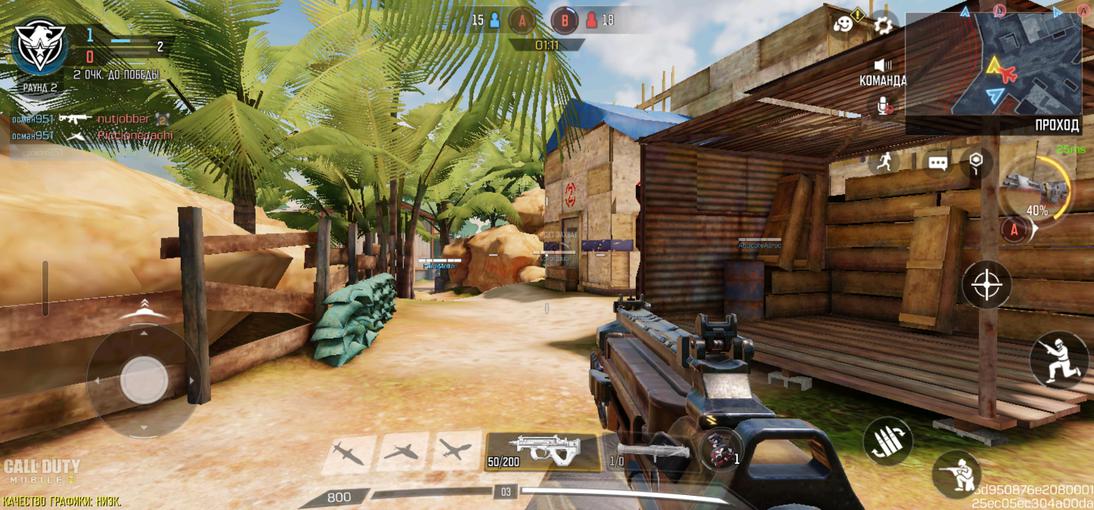Screen dimensions: 1094x510
Task: Tap the crouching soldier stance button
Action: pos(1058,358)
